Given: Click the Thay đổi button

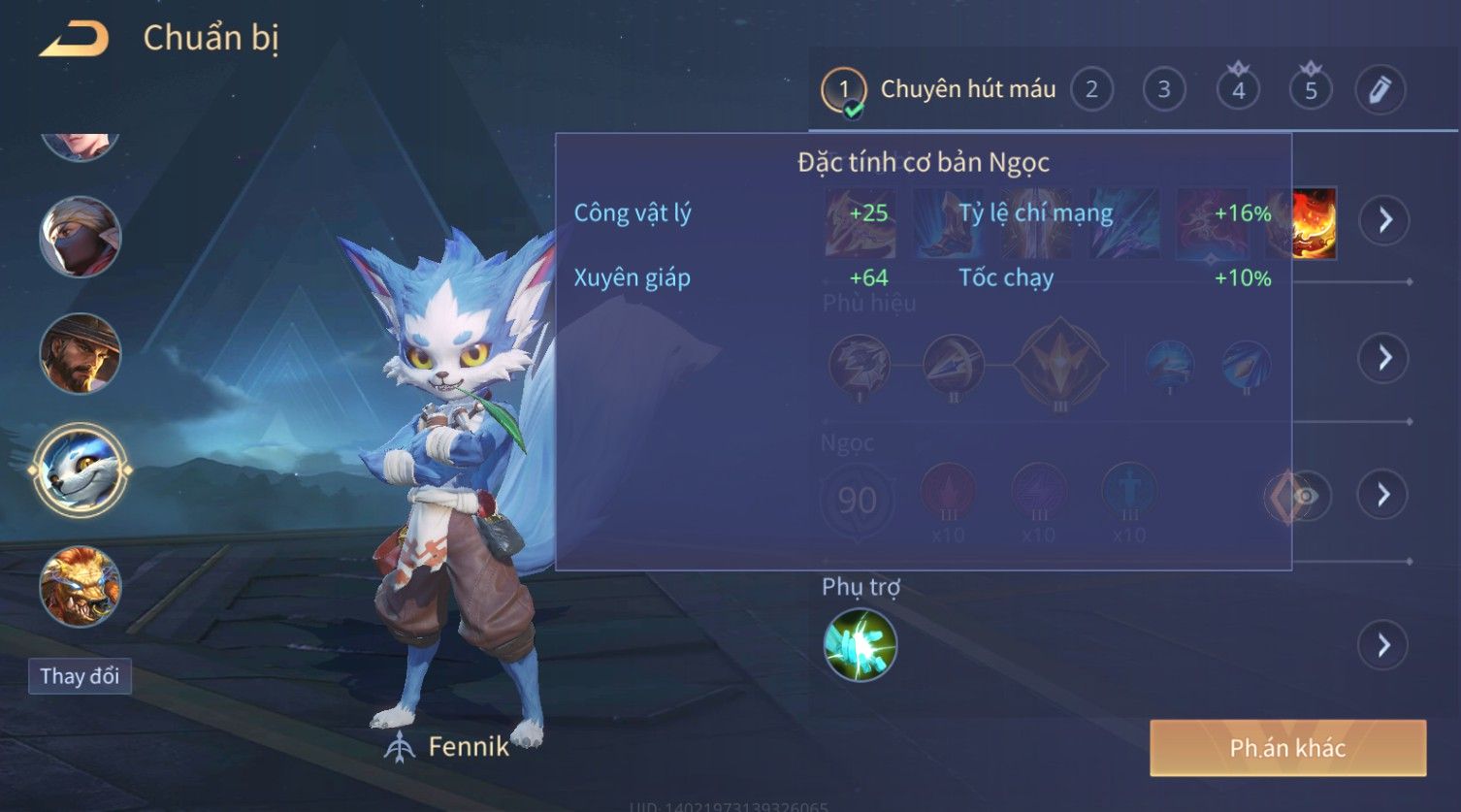Looking at the screenshot, I should (80, 676).
